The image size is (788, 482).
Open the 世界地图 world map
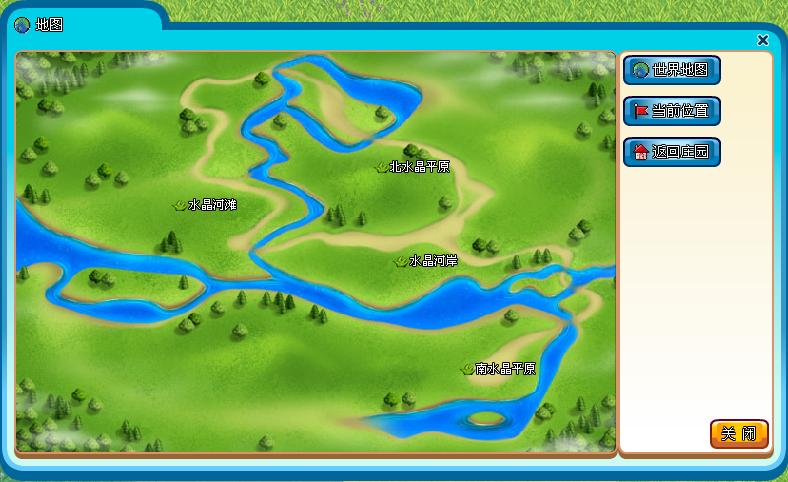click(x=671, y=70)
